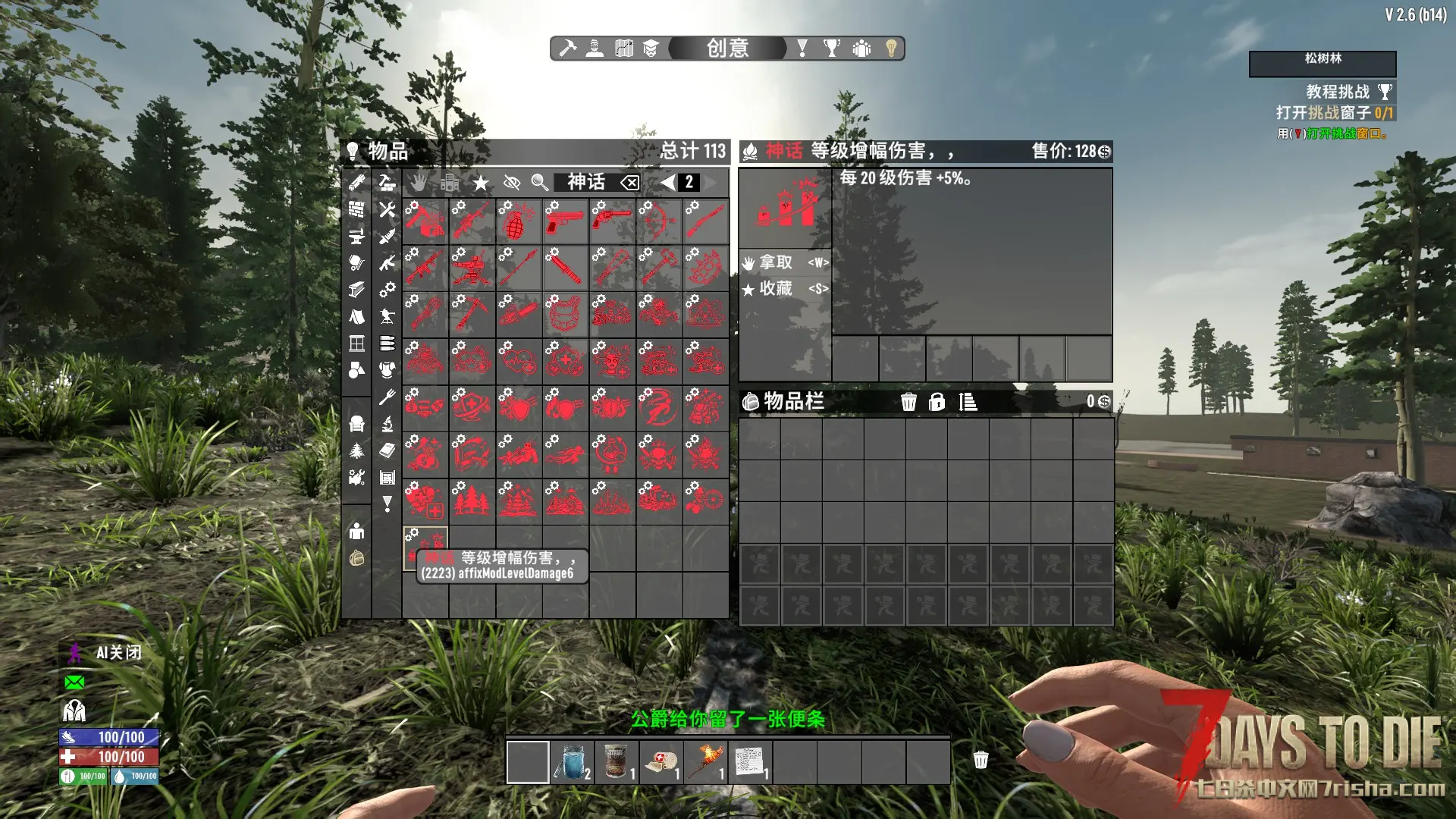Open the players group tab
This screenshot has height=819, width=1456.
pyautogui.click(x=861, y=49)
